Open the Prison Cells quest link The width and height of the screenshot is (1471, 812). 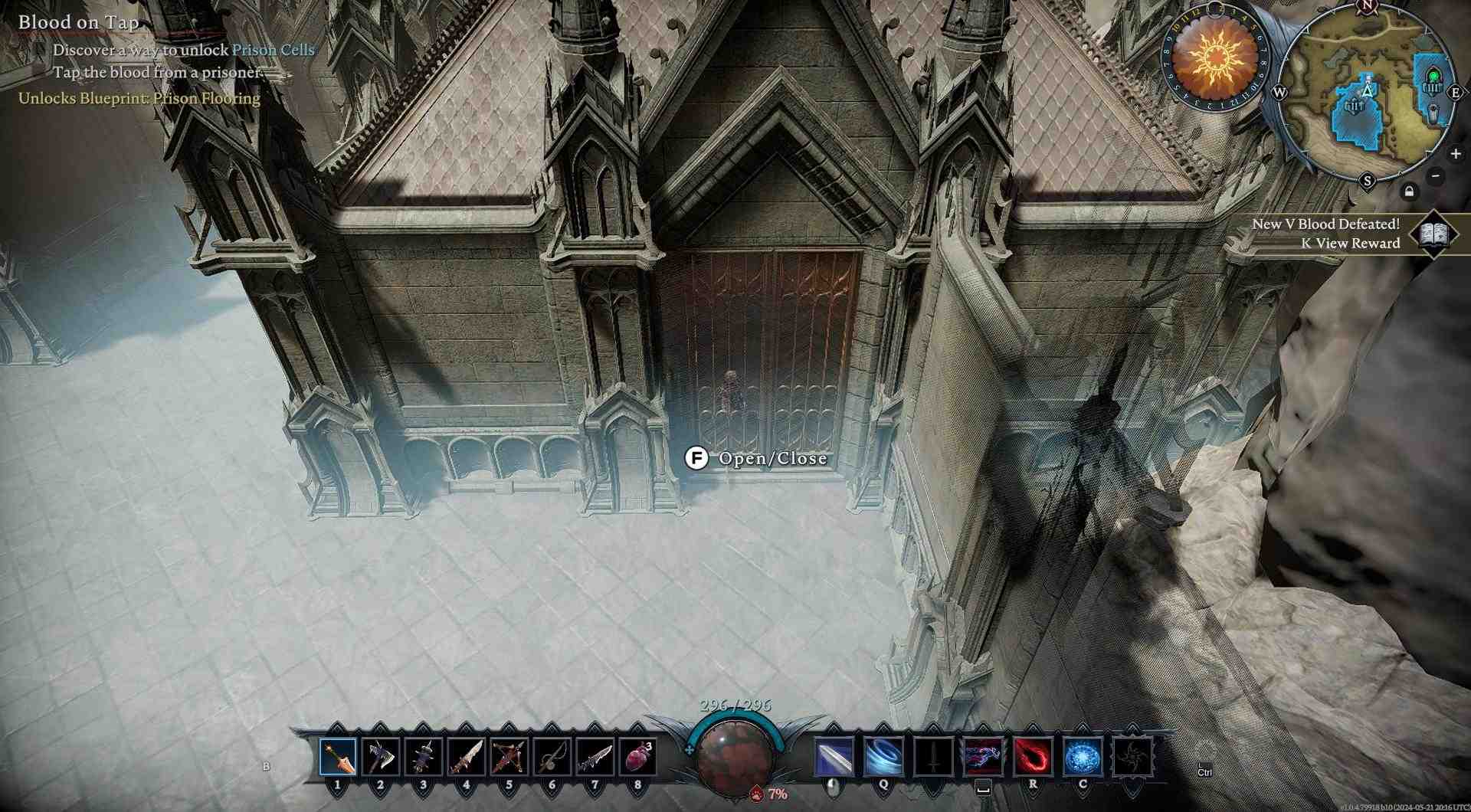click(x=273, y=49)
